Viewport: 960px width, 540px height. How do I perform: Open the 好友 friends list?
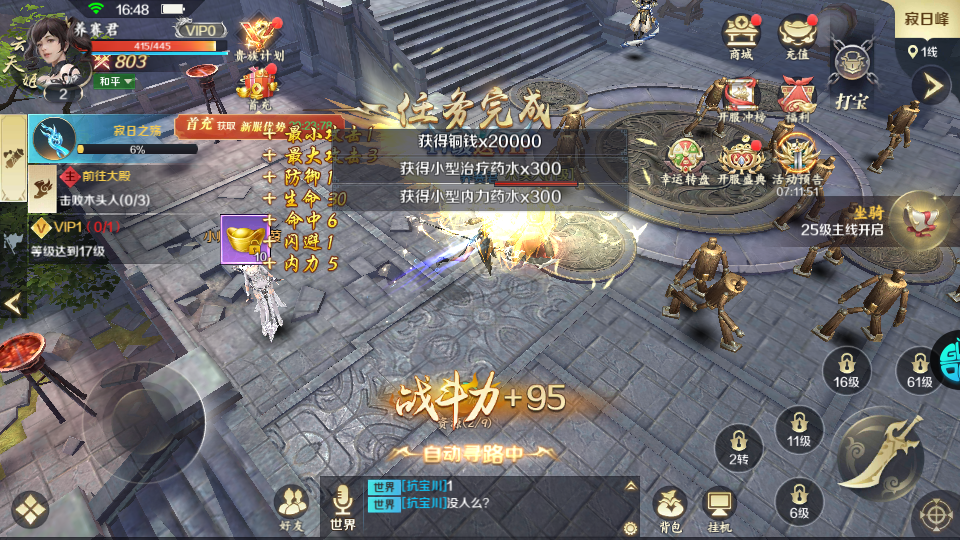point(291,506)
